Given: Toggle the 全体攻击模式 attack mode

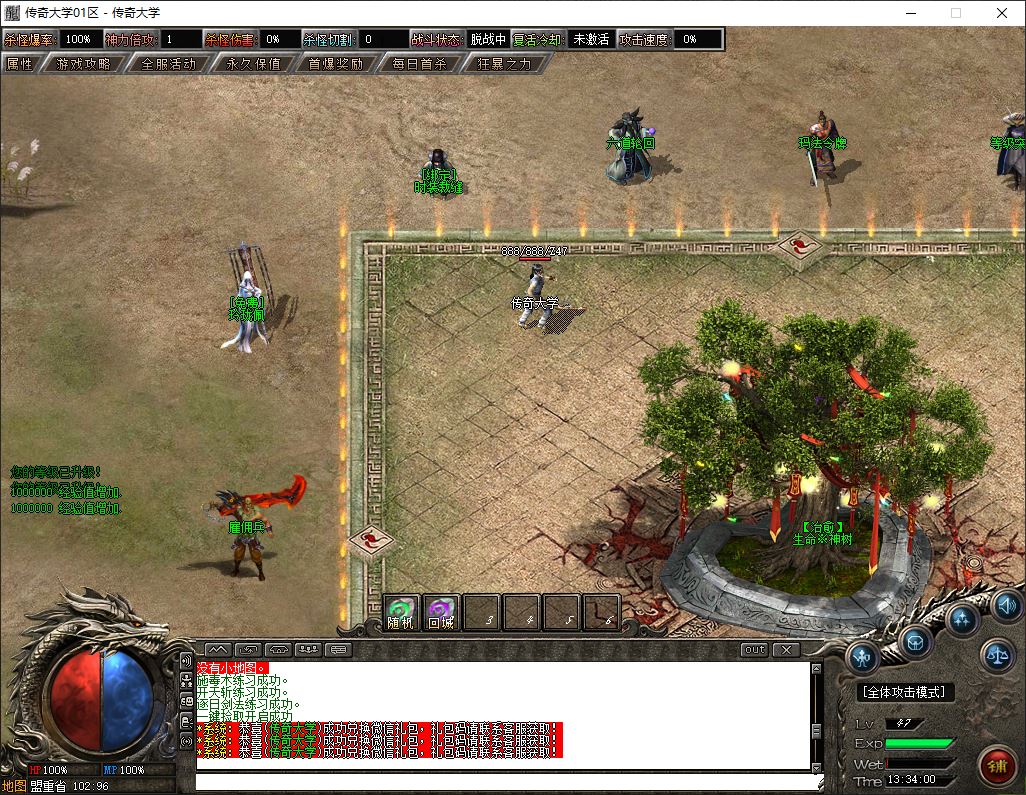Looking at the screenshot, I should 906,692.
